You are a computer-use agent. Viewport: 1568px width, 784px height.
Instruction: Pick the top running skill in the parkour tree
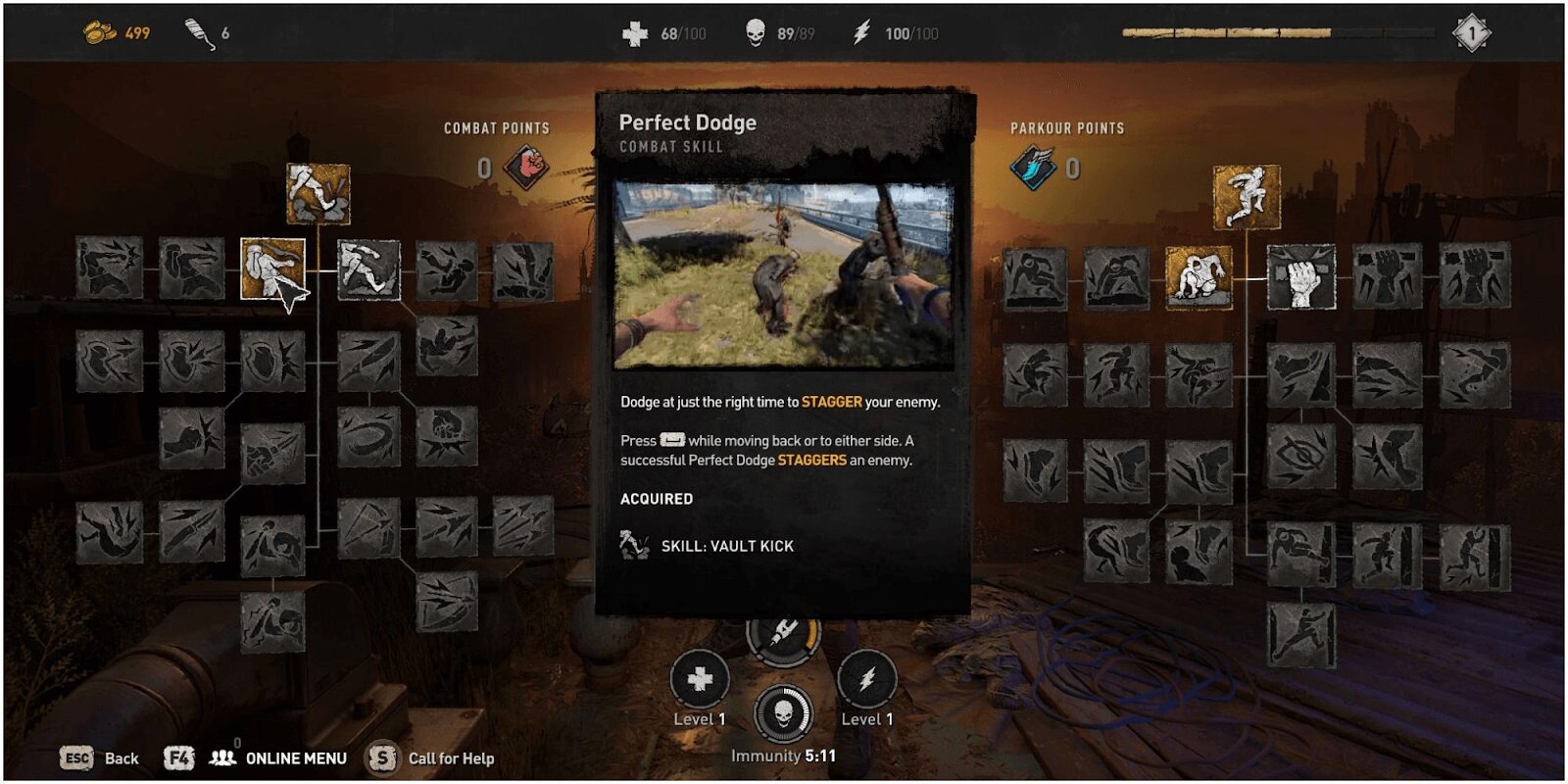(1247, 196)
